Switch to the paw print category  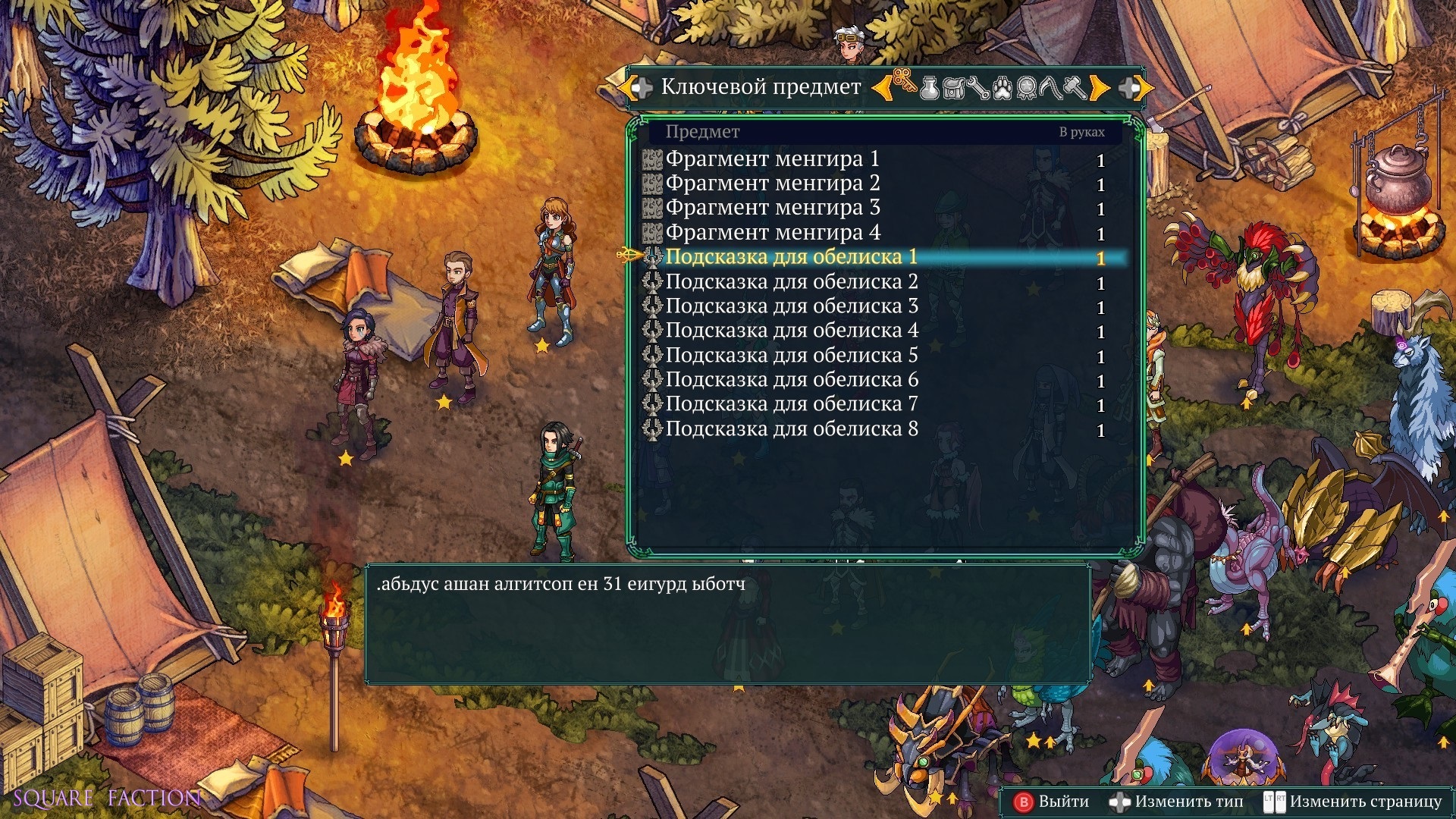[1002, 88]
